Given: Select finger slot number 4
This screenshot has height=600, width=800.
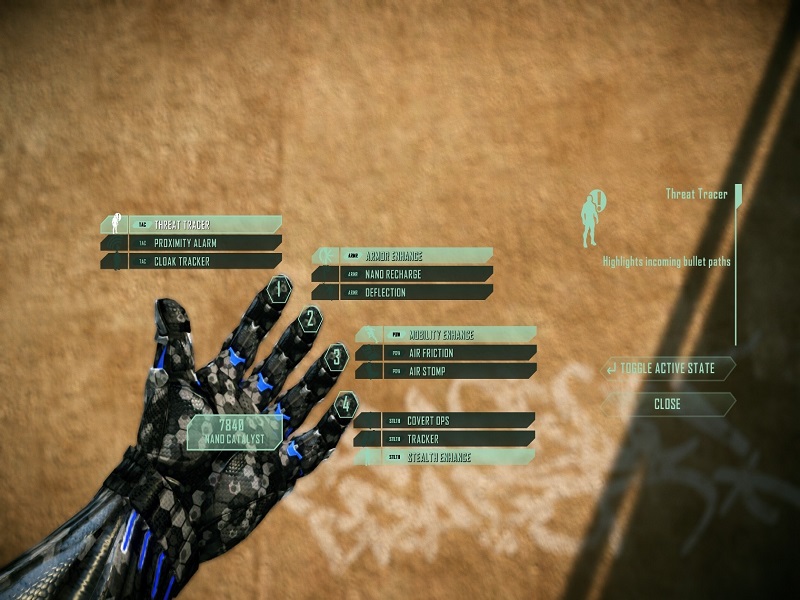Looking at the screenshot, I should pos(346,404).
